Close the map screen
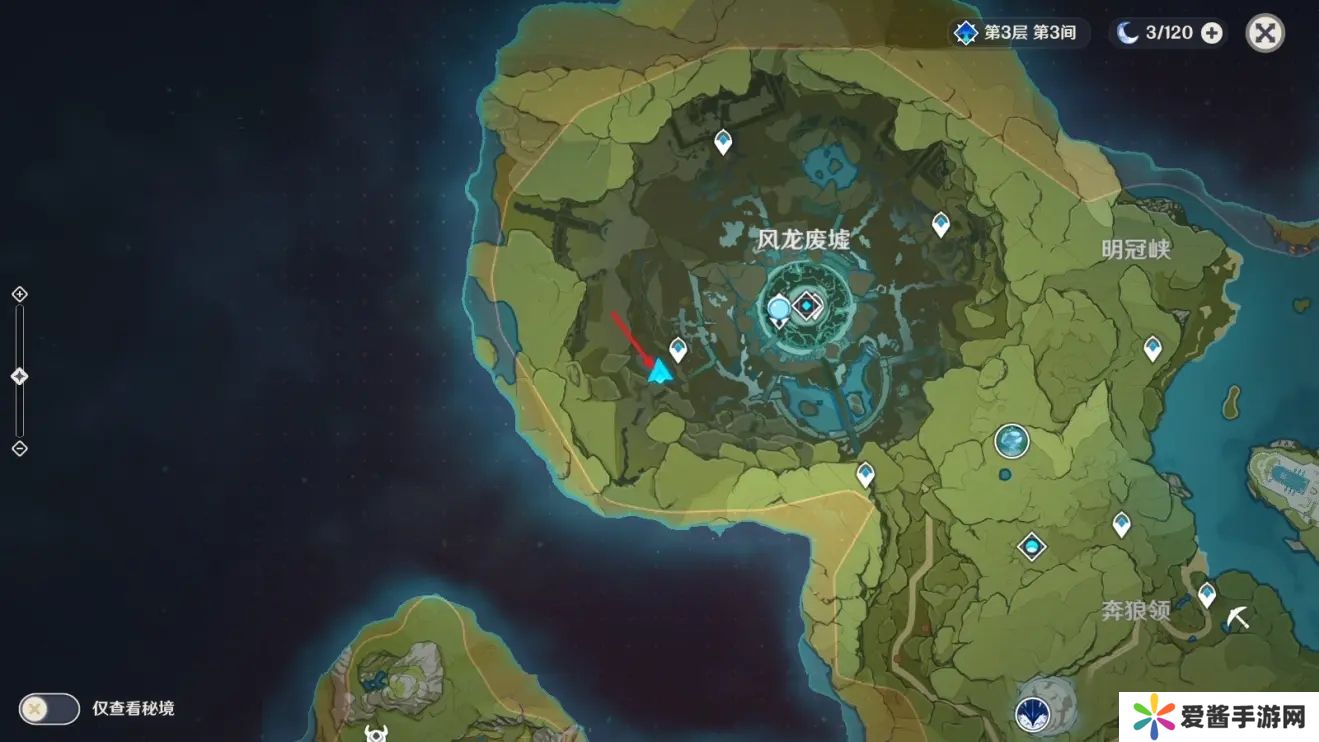1319x742 pixels. pyautogui.click(x=1264, y=33)
